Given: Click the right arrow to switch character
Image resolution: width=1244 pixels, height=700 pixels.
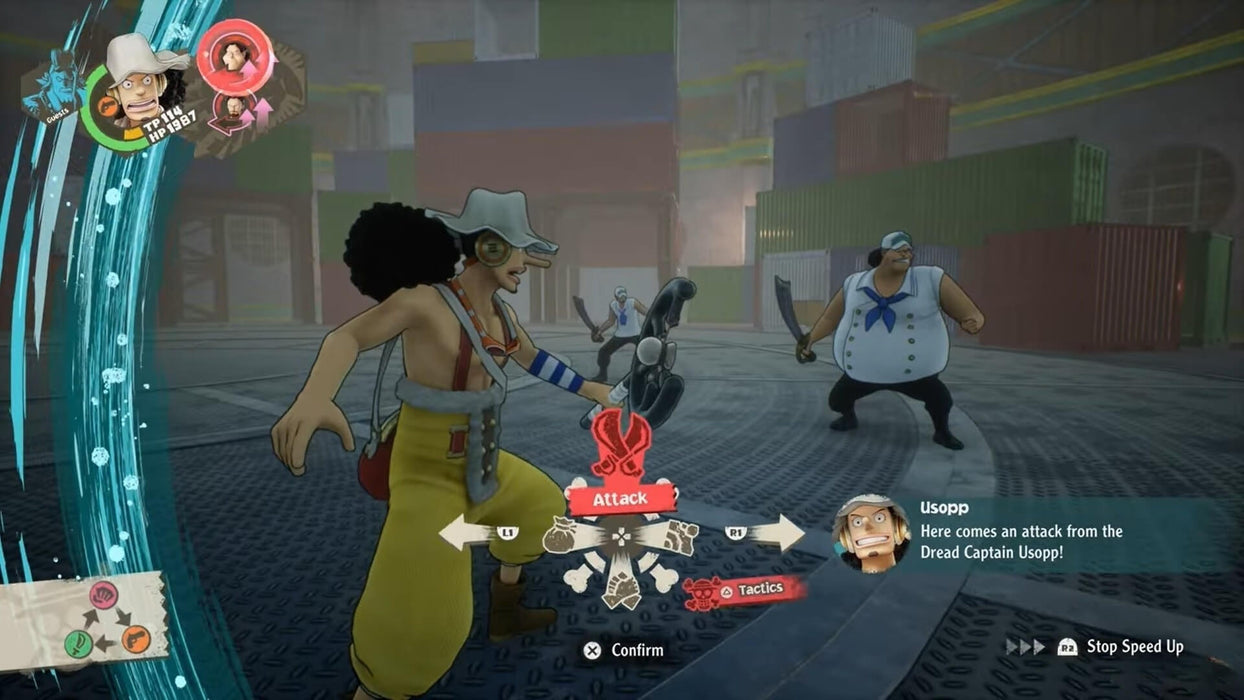Looking at the screenshot, I should pyautogui.click(x=777, y=533).
